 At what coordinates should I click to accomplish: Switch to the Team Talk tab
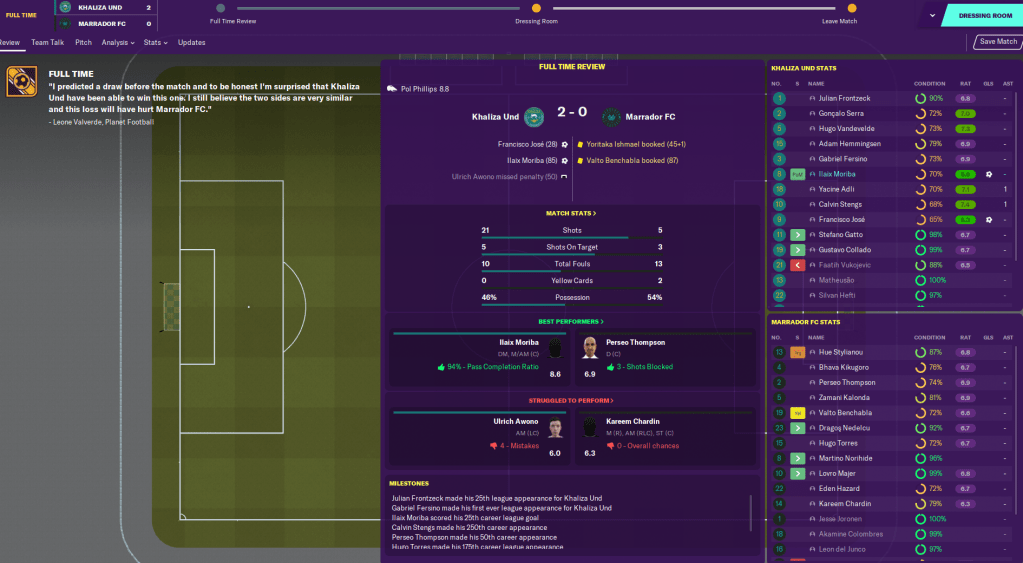pyautogui.click(x=47, y=43)
